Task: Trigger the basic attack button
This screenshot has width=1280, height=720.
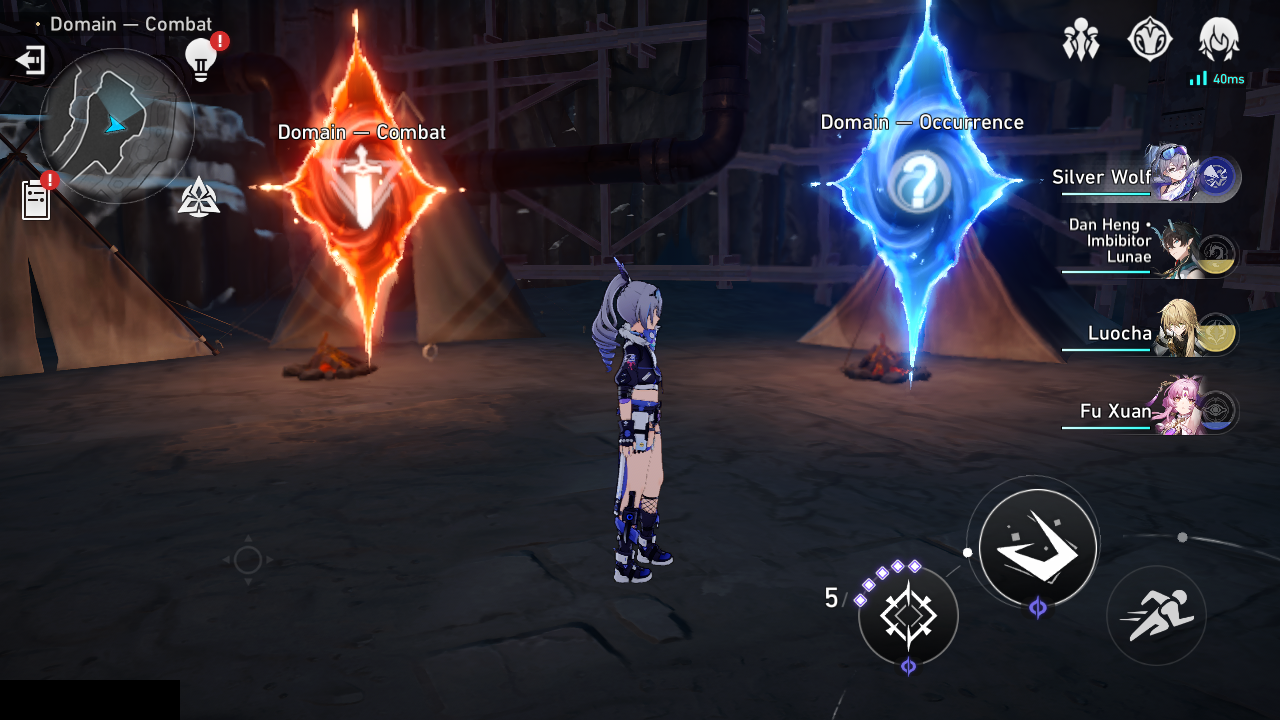Action: pyautogui.click(x=1038, y=548)
